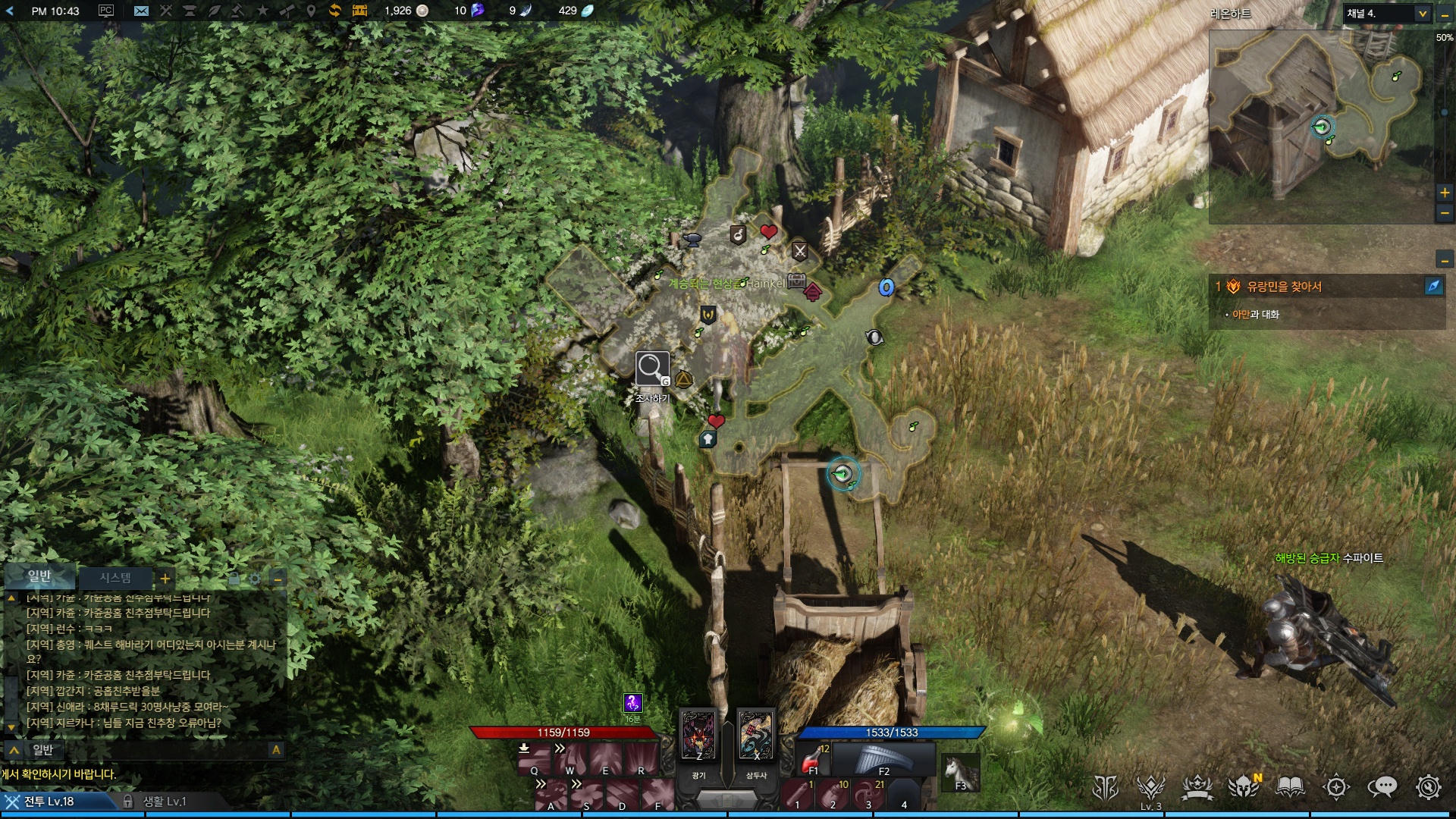The height and width of the screenshot is (819, 1456).
Task: Use the red health potion slot
Action: point(814,758)
